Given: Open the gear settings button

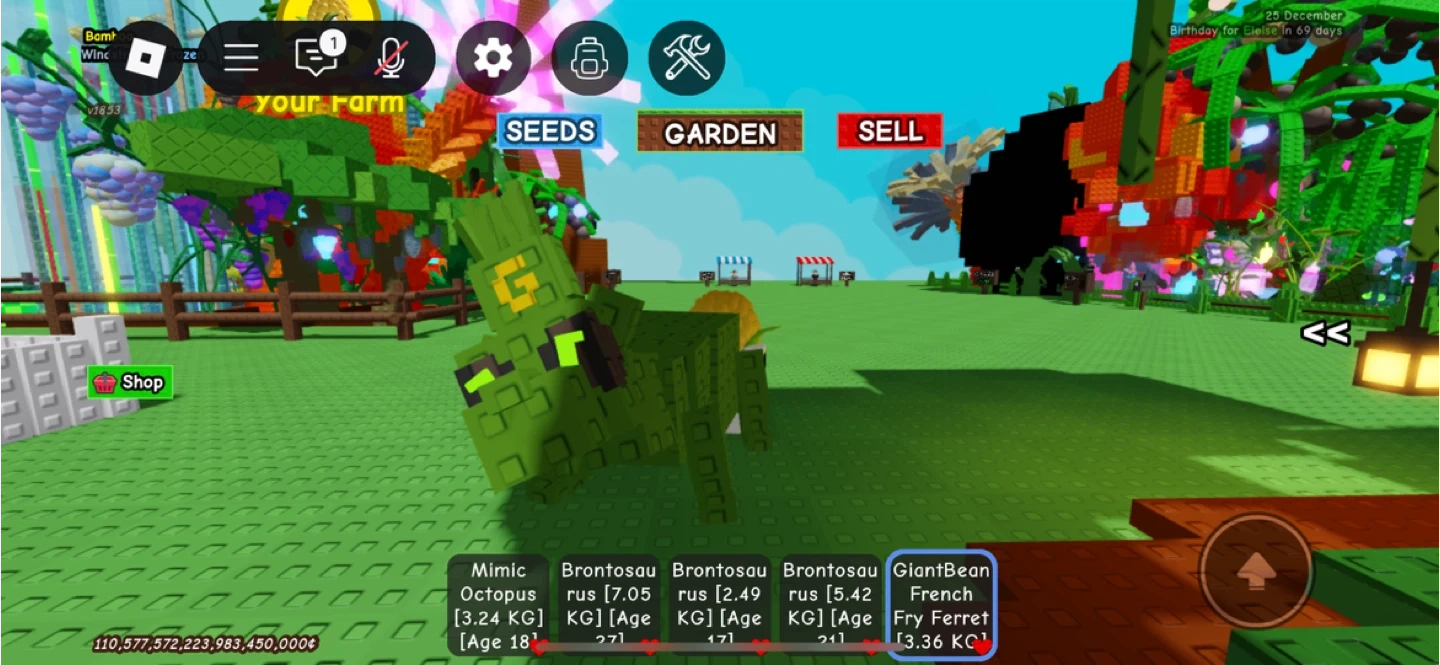Looking at the screenshot, I should pos(492,58).
